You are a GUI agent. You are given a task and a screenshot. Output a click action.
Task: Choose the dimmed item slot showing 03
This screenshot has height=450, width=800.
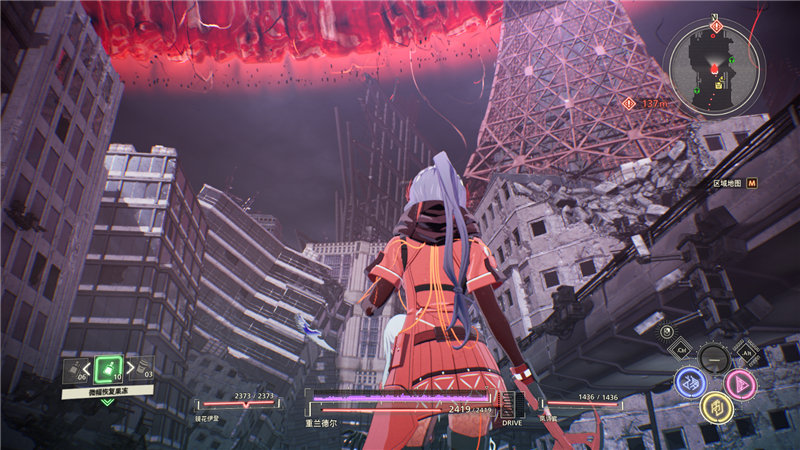(144, 371)
